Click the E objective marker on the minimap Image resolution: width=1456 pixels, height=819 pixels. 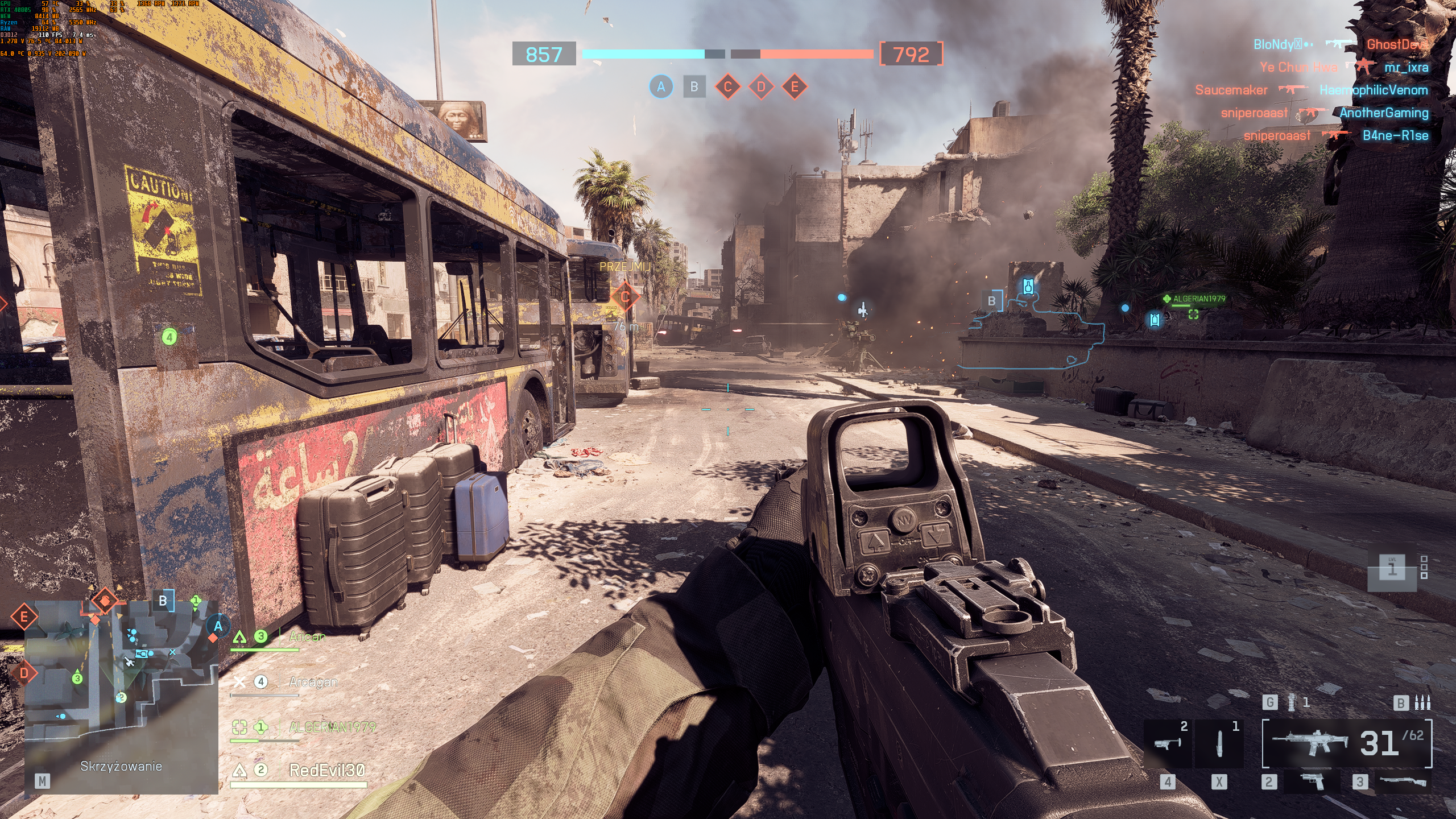tap(24, 617)
